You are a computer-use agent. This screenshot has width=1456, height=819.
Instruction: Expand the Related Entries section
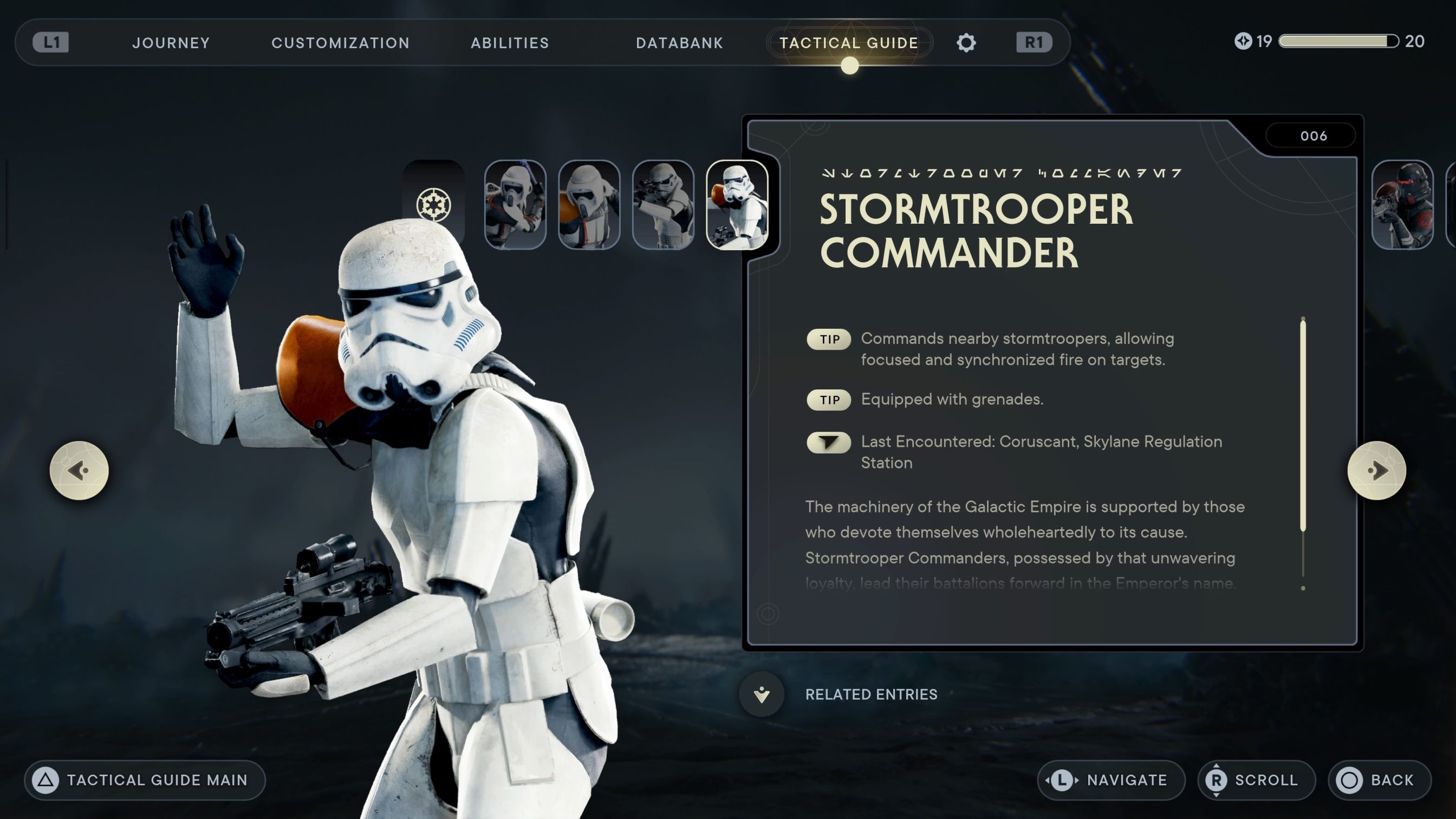tap(762, 694)
